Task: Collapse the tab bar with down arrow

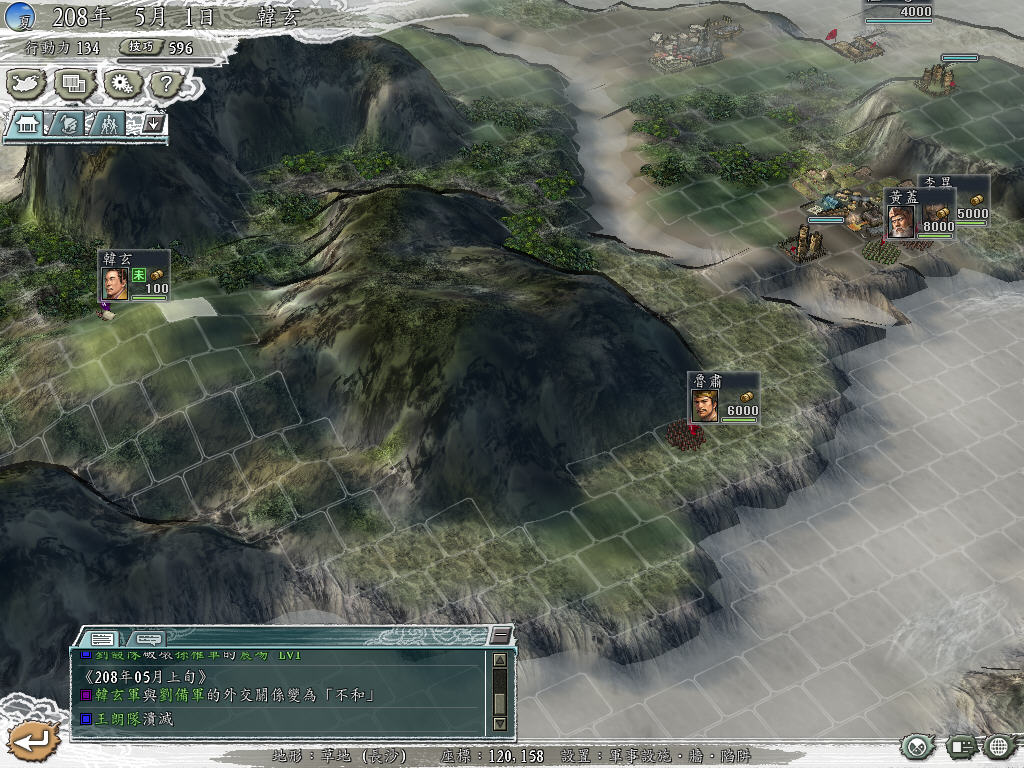Action: click(153, 123)
